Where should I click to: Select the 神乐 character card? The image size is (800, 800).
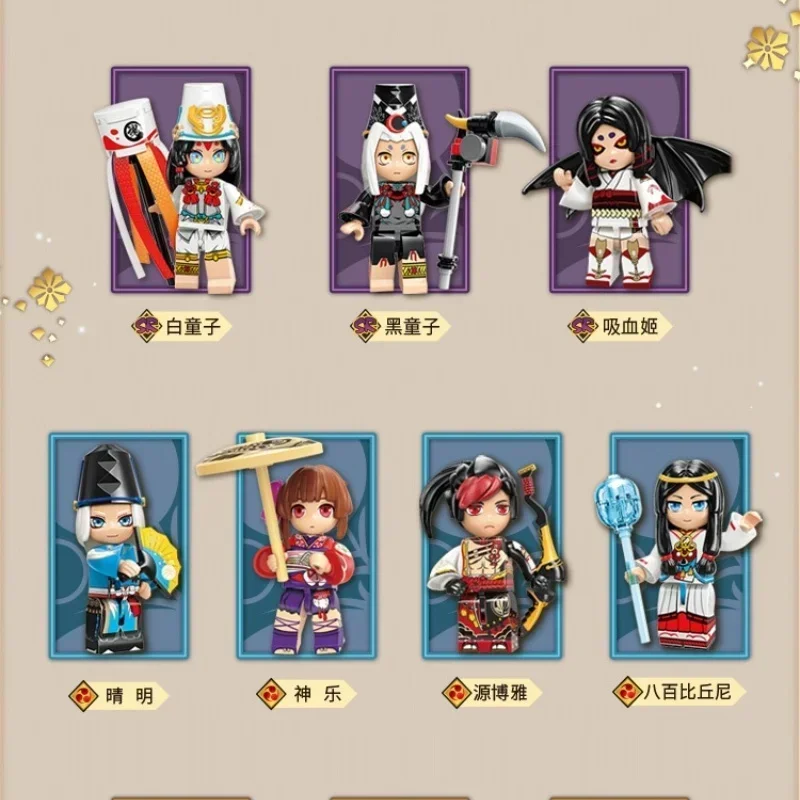point(306,545)
